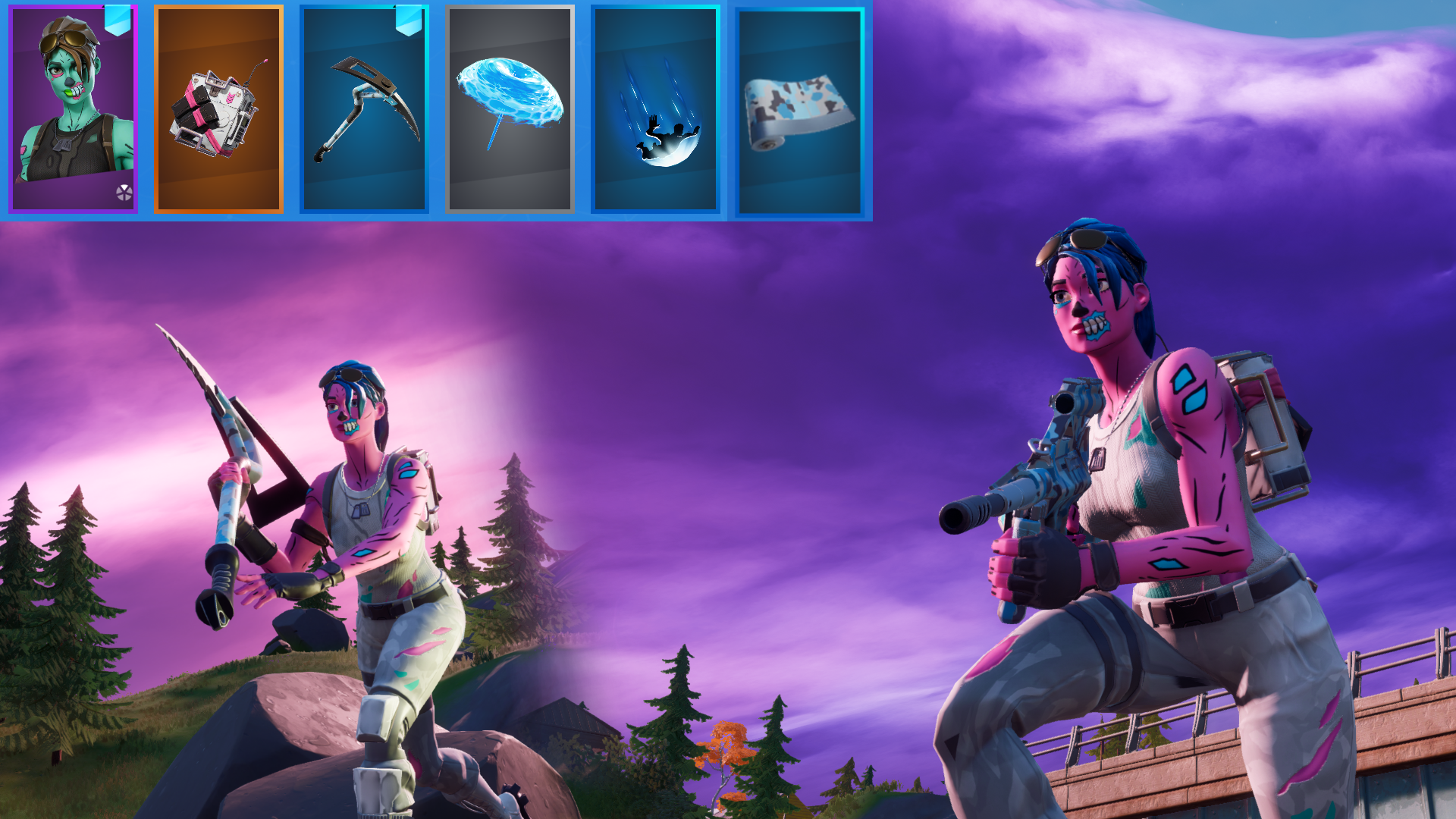The width and height of the screenshot is (1456, 819).
Task: Open the contrail slot
Action: (x=657, y=110)
